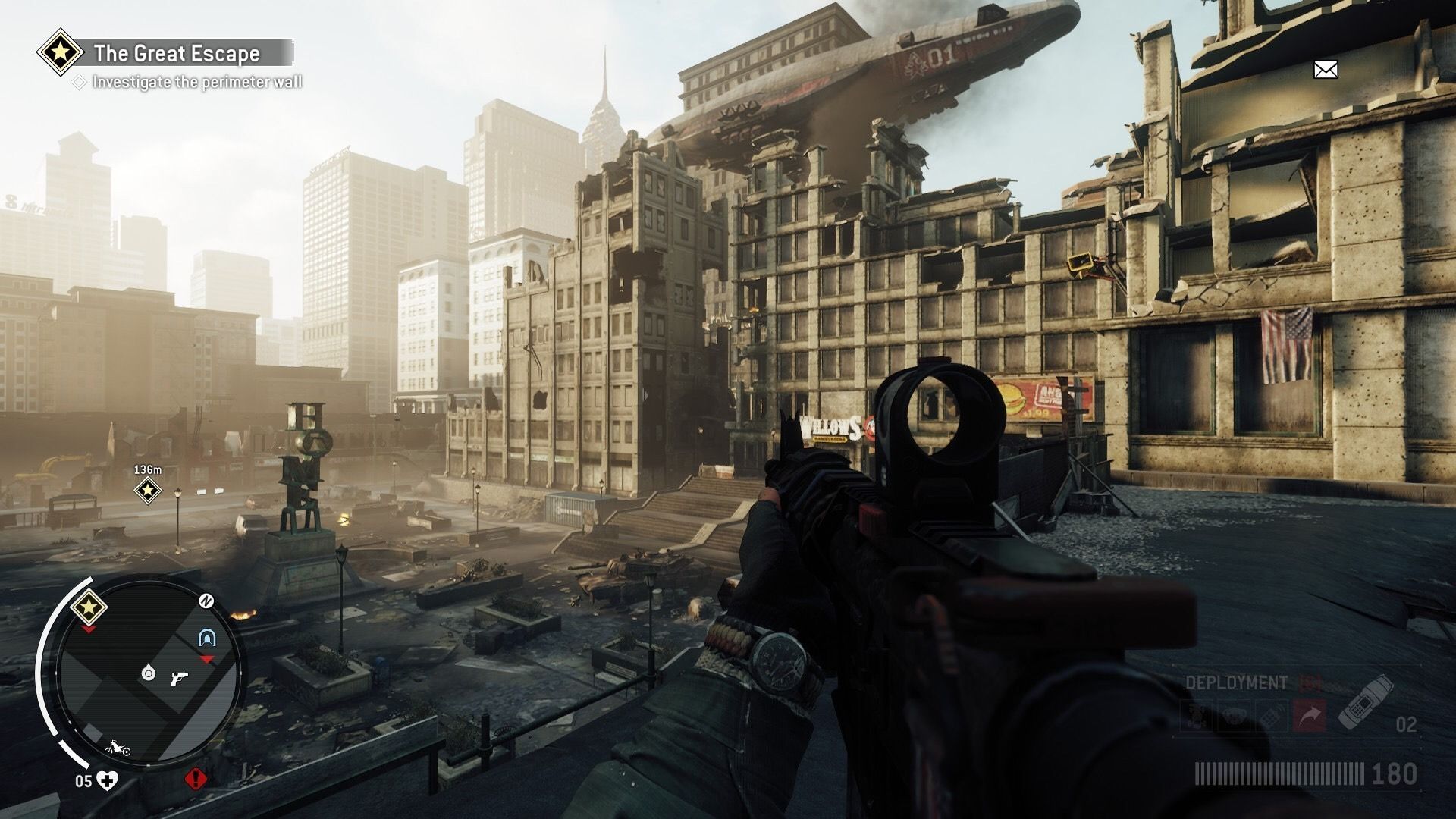Open The Great Escape mission tracker
This screenshot has height=819, width=1456.
(x=176, y=53)
